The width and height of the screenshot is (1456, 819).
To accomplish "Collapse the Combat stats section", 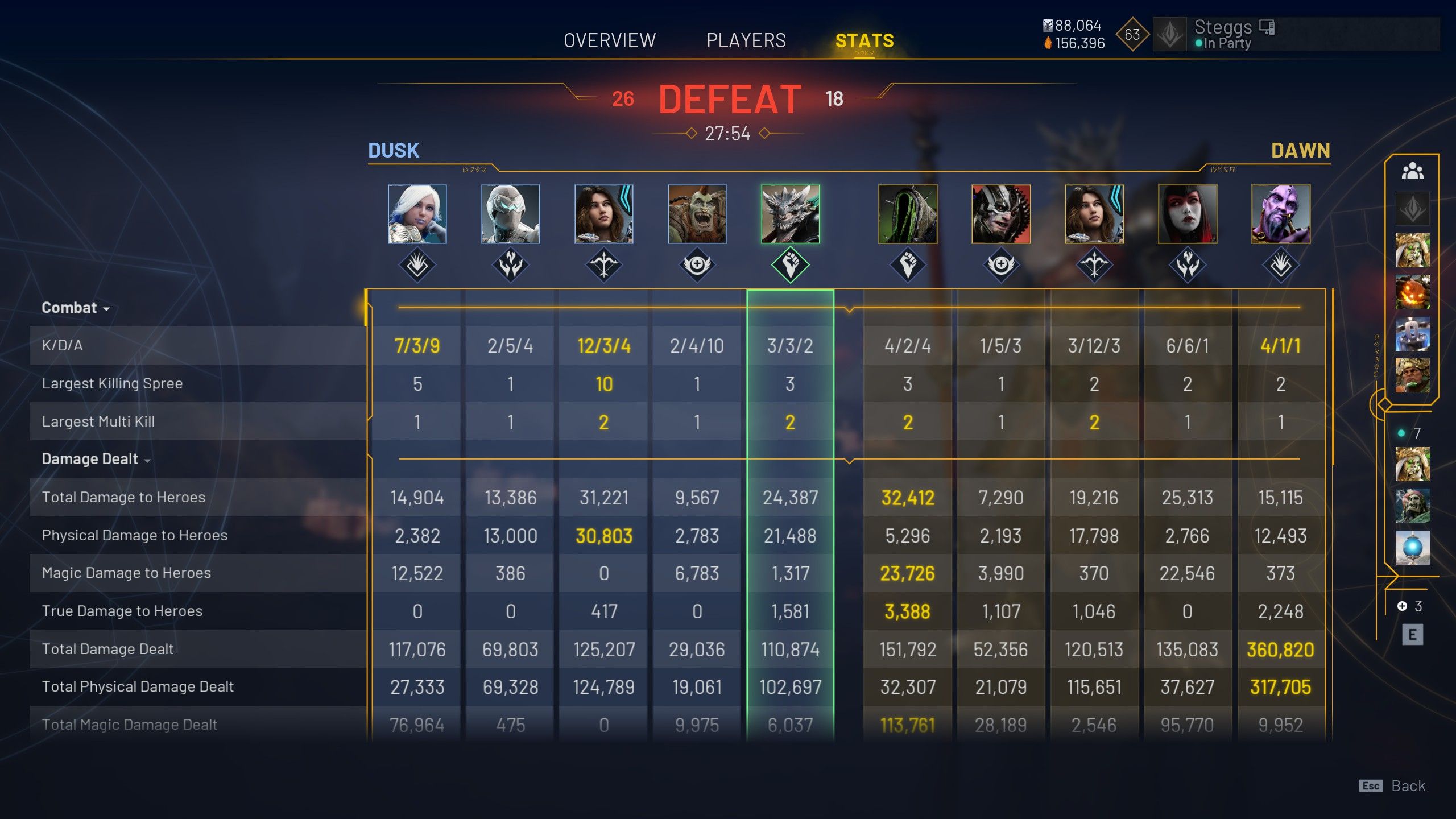I will point(76,308).
